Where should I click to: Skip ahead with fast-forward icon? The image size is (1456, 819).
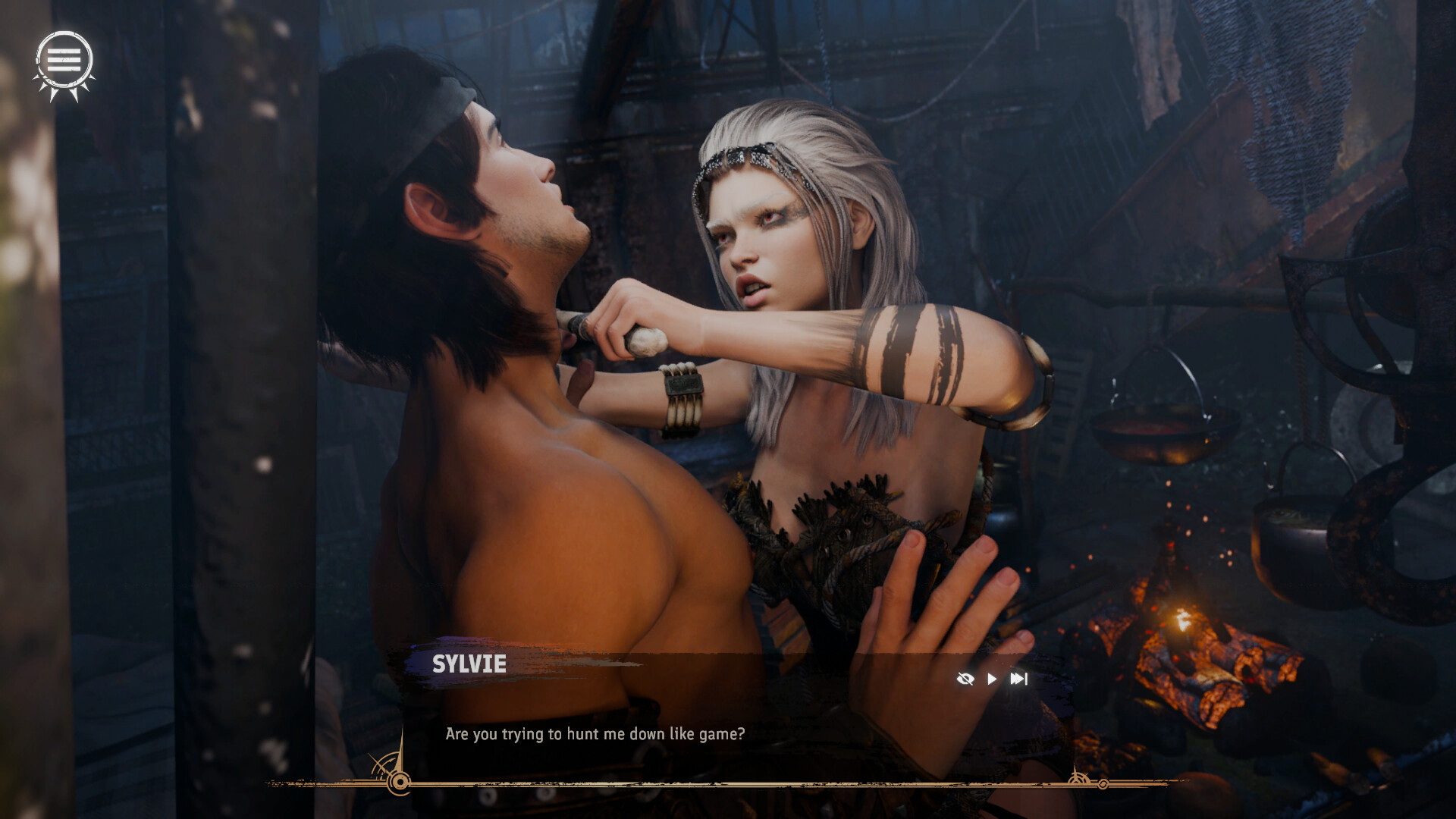(1018, 679)
